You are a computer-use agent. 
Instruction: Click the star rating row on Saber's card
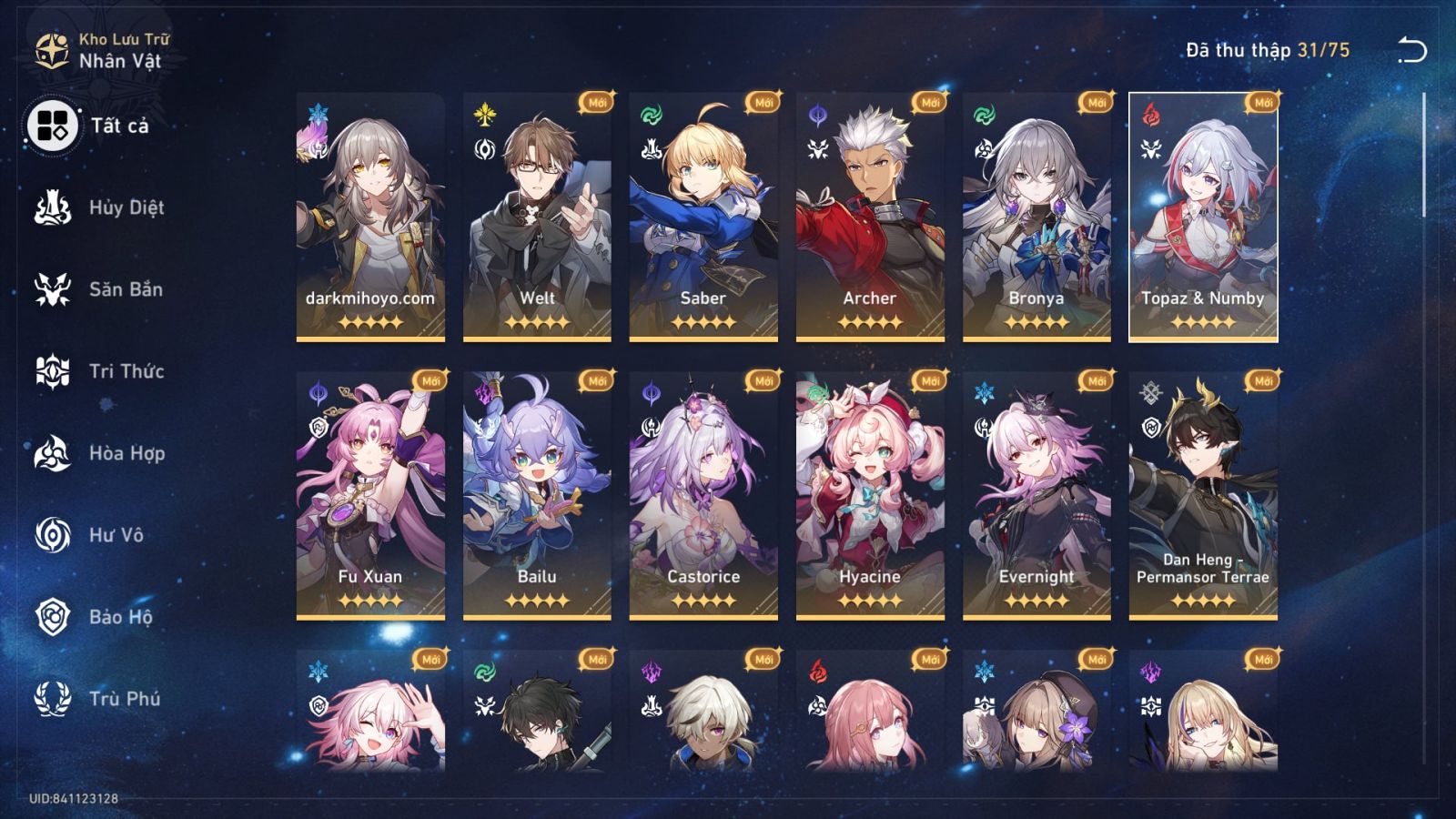(699, 320)
